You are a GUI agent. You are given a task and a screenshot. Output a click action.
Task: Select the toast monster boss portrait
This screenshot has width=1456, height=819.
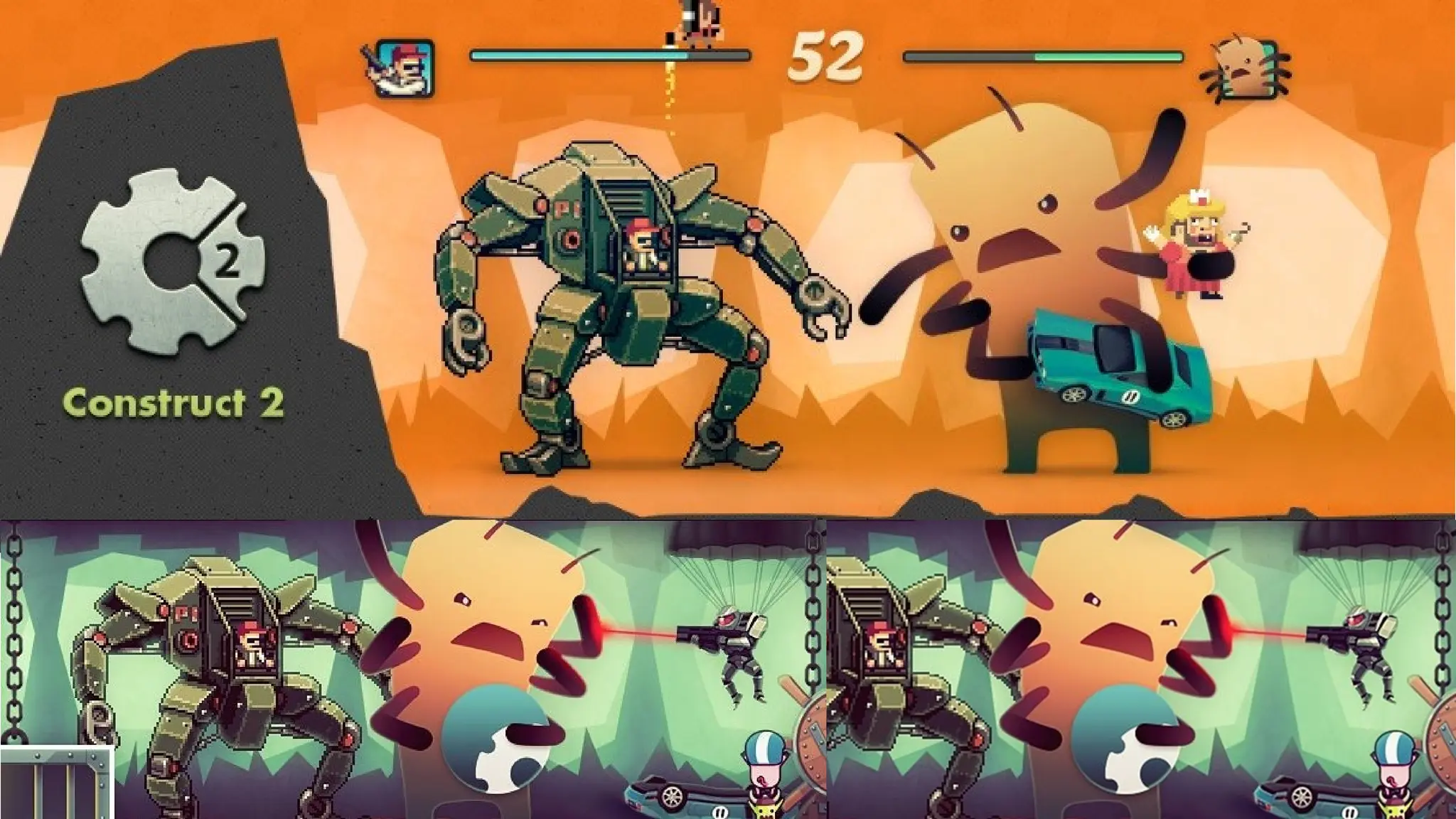pyautogui.click(x=1245, y=70)
